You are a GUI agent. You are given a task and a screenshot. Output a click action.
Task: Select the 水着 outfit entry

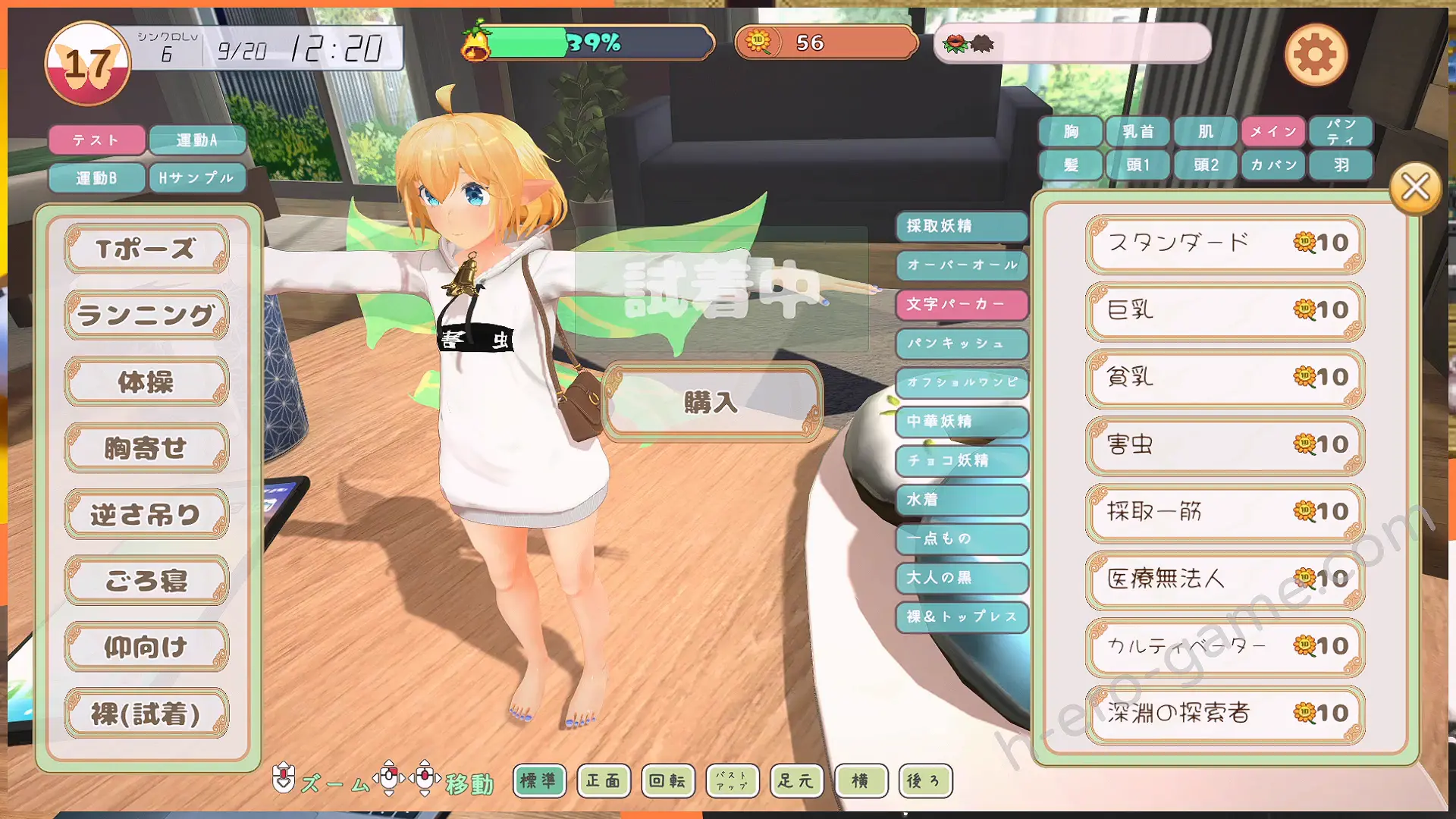pos(962,500)
